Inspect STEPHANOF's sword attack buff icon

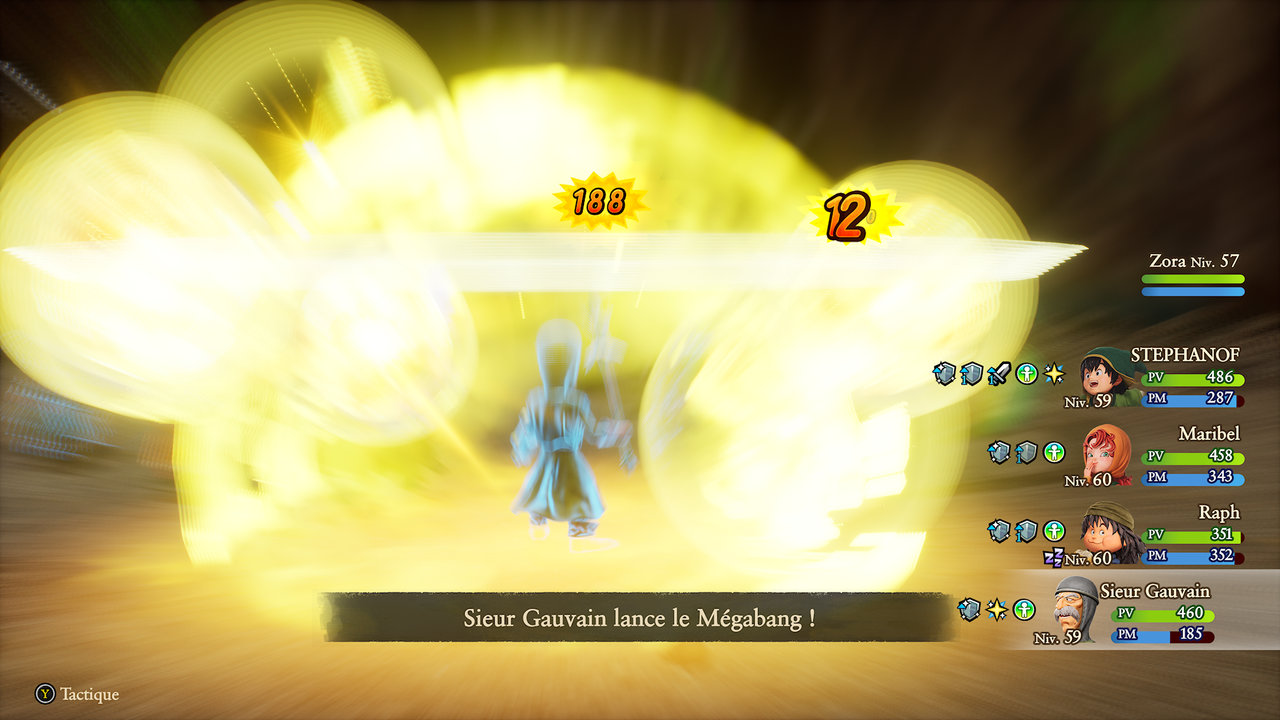999,374
